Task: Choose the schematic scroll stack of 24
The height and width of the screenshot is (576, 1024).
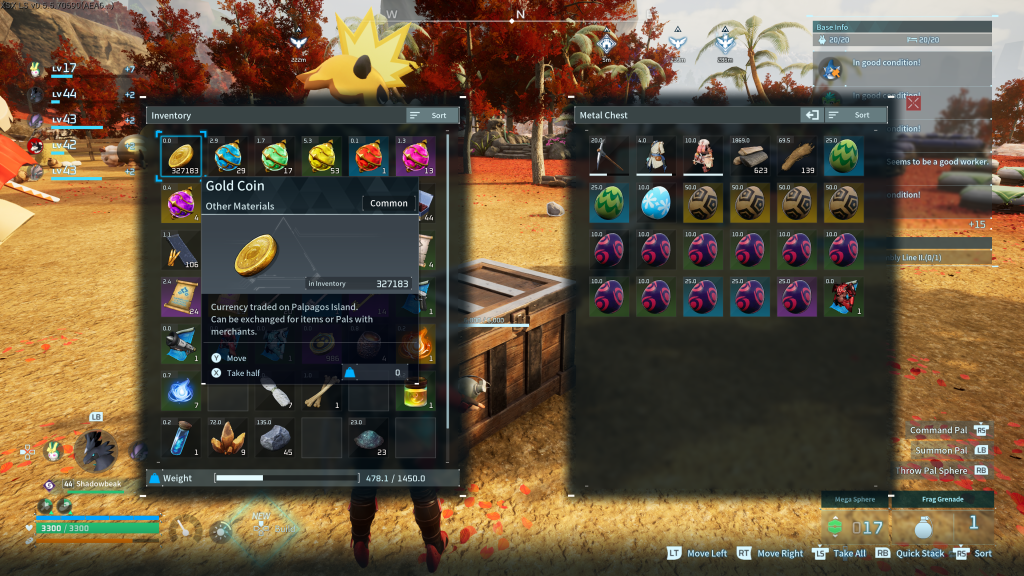Action: (x=181, y=297)
